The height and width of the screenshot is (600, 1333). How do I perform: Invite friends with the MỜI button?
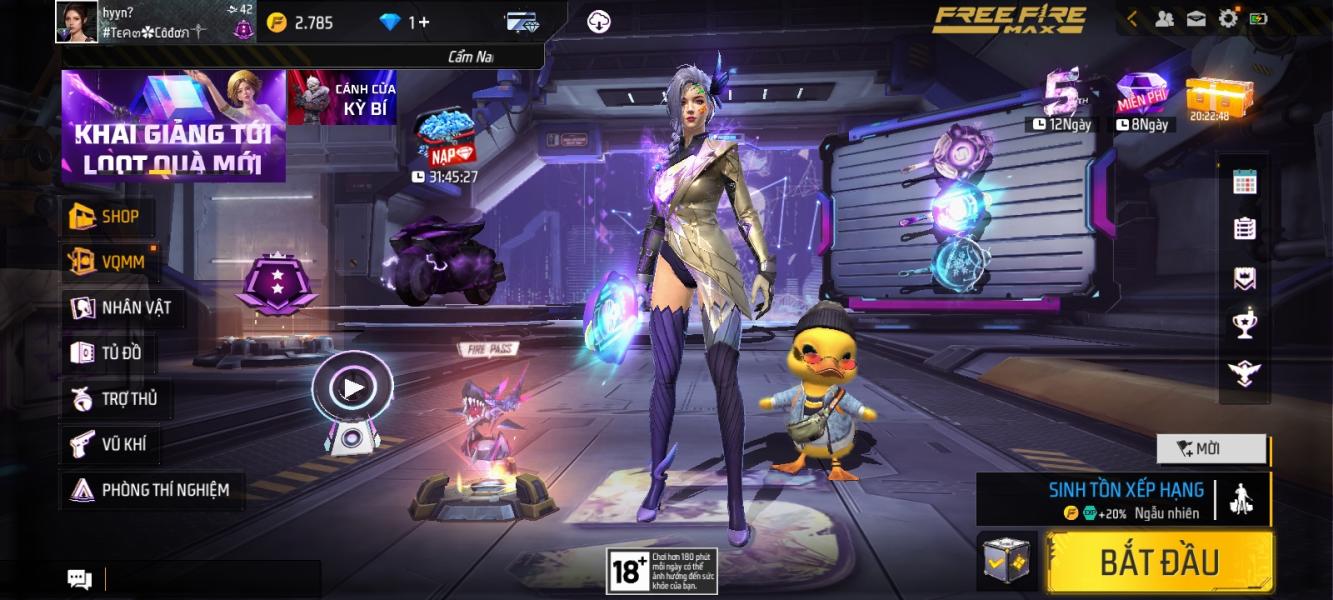tap(1211, 449)
